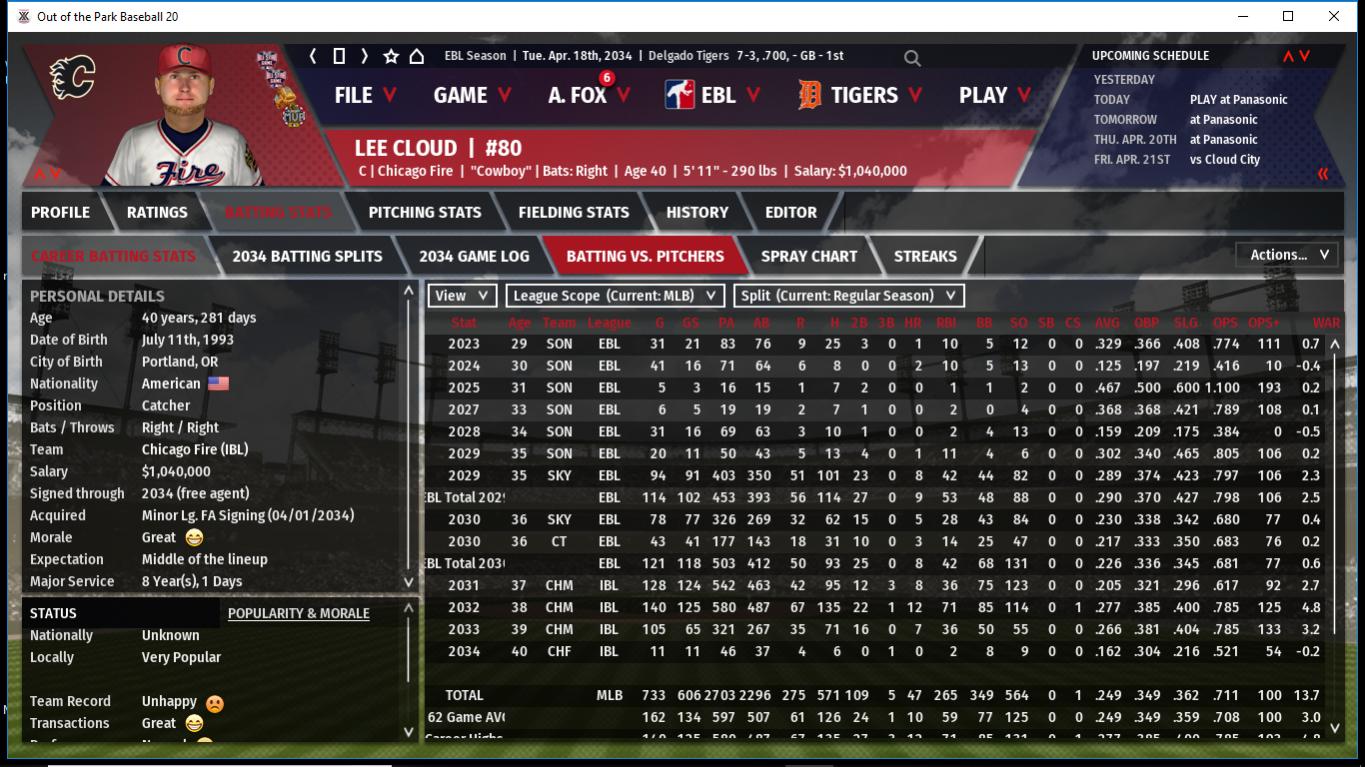Screen dimensions: 1365x767
Task: Open the FILE menu
Action: [364, 95]
